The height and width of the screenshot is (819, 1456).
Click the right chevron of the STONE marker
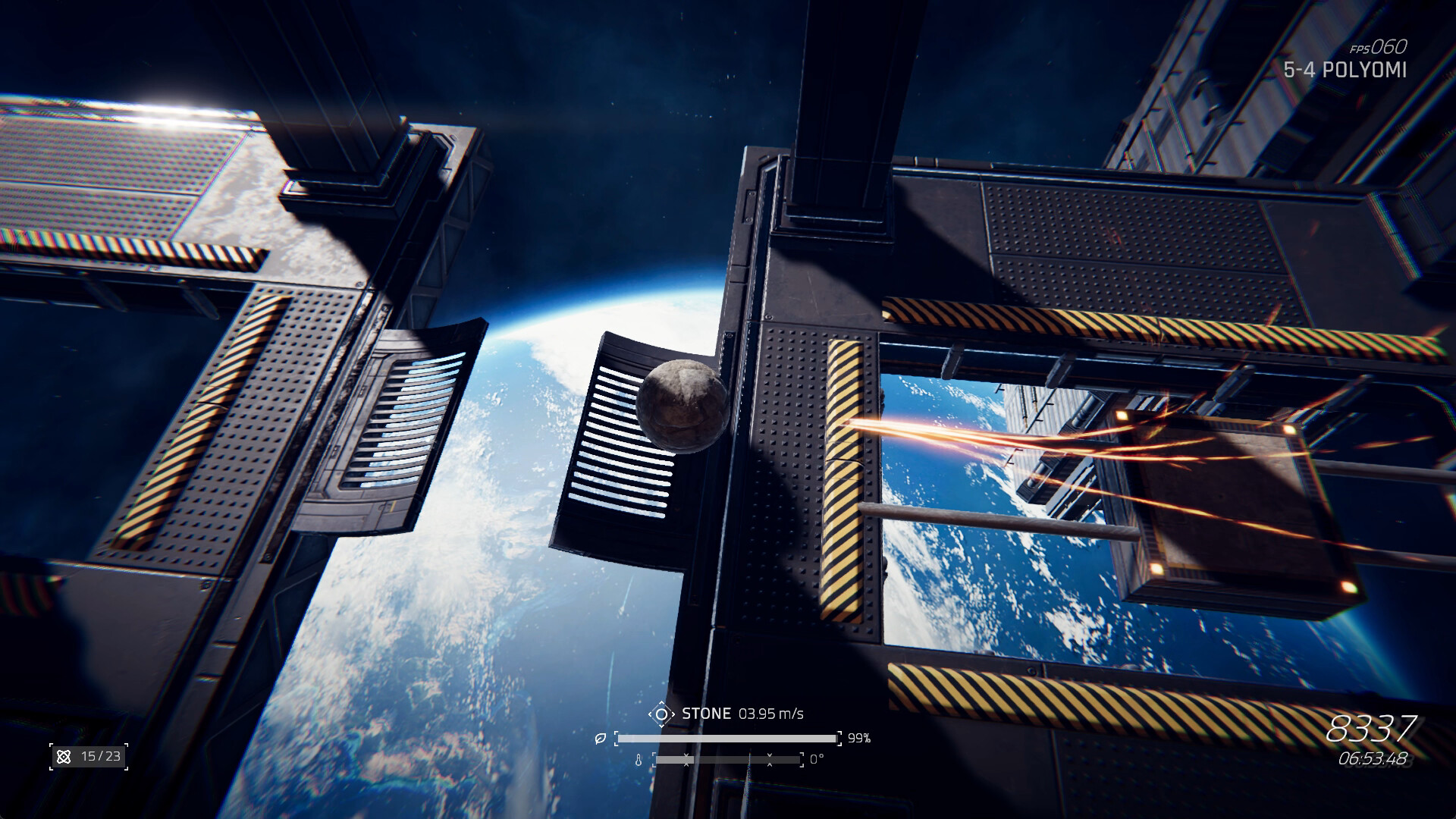point(673,714)
